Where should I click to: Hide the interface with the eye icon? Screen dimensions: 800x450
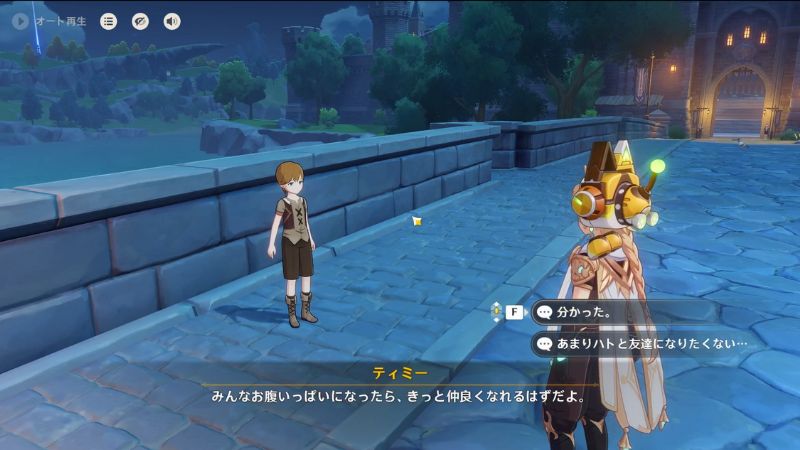pos(140,20)
